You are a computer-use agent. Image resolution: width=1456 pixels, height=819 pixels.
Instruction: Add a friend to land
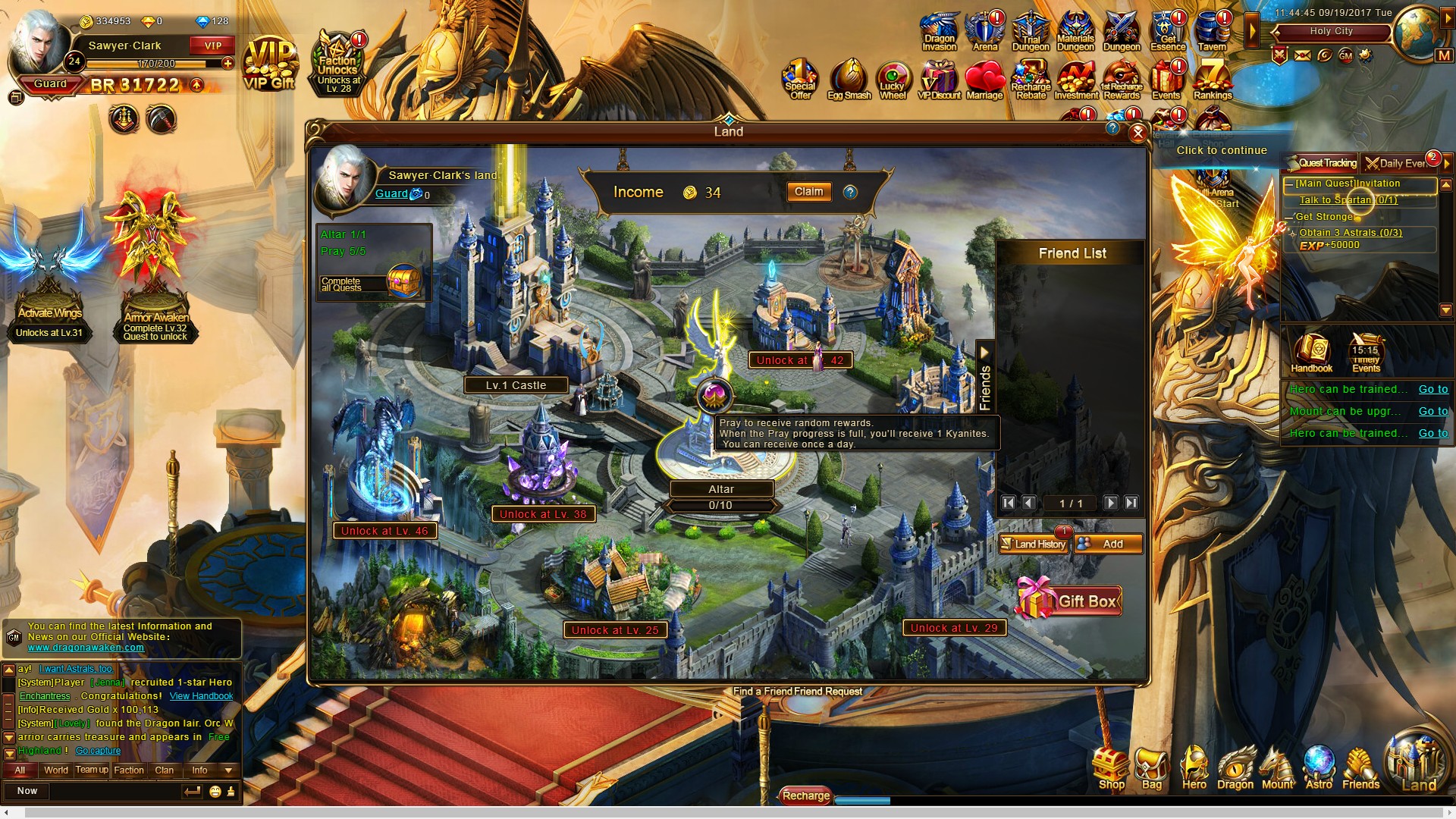(1108, 544)
